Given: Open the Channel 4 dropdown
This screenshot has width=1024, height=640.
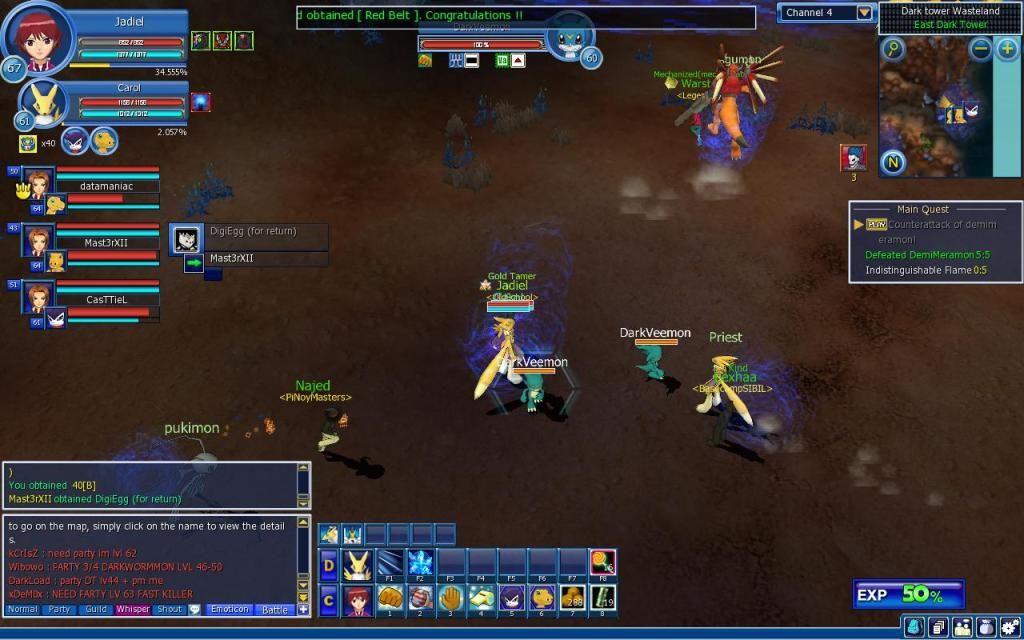Looking at the screenshot, I should click(865, 13).
